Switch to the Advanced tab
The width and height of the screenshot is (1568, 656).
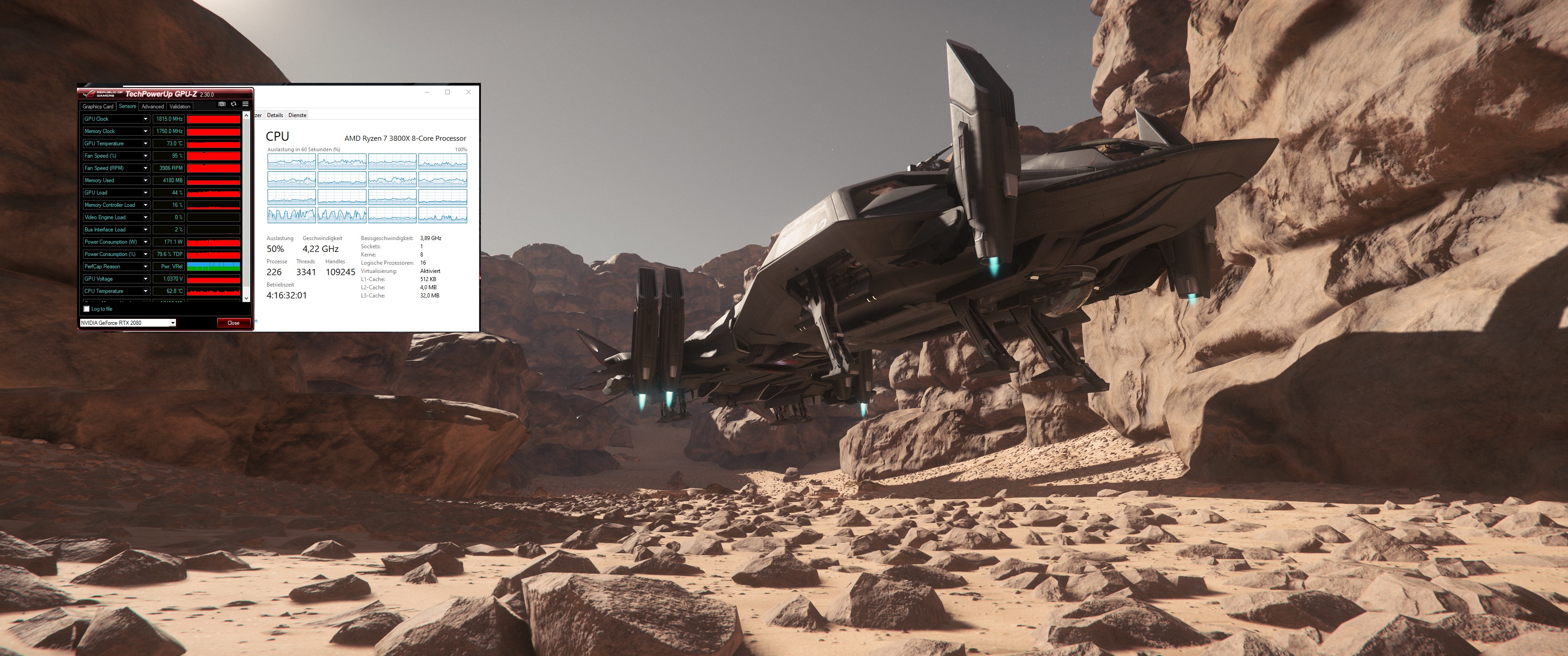click(153, 107)
